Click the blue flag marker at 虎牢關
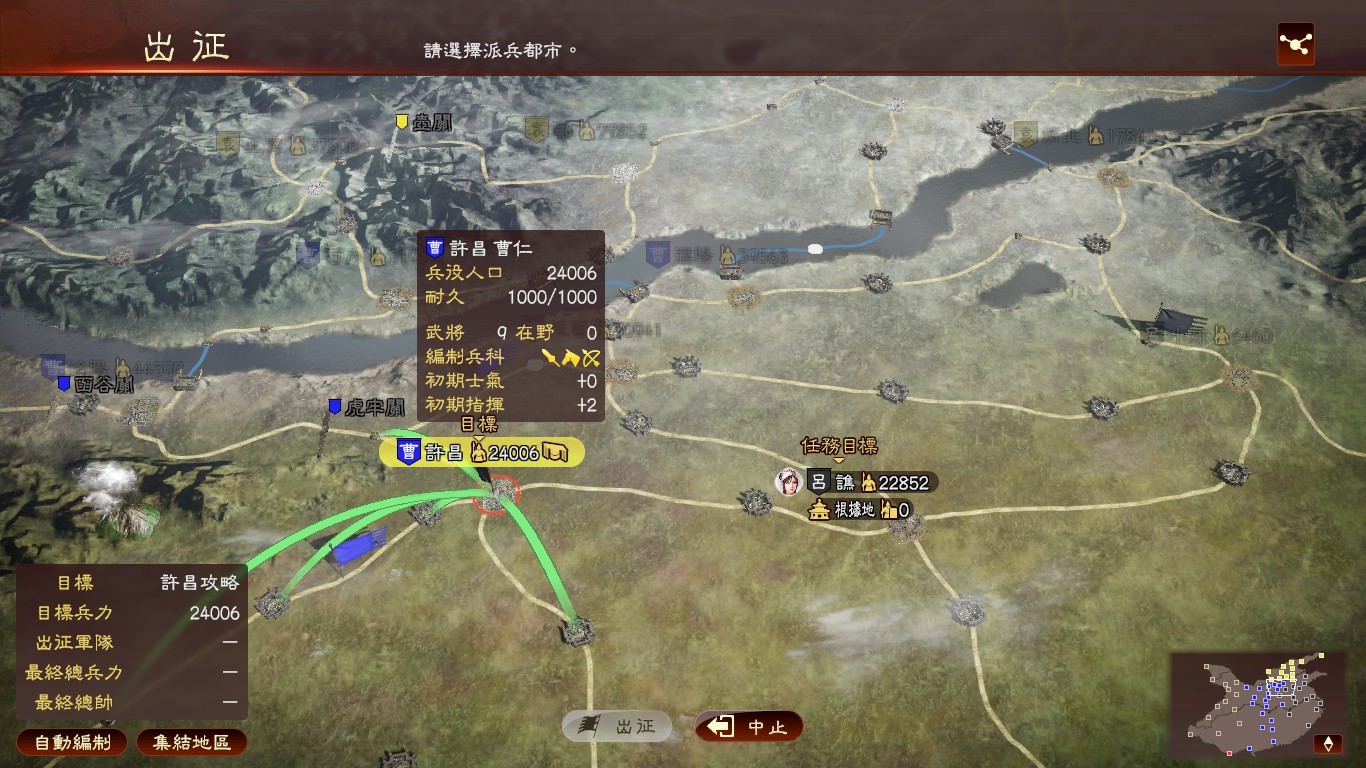 [x=333, y=404]
